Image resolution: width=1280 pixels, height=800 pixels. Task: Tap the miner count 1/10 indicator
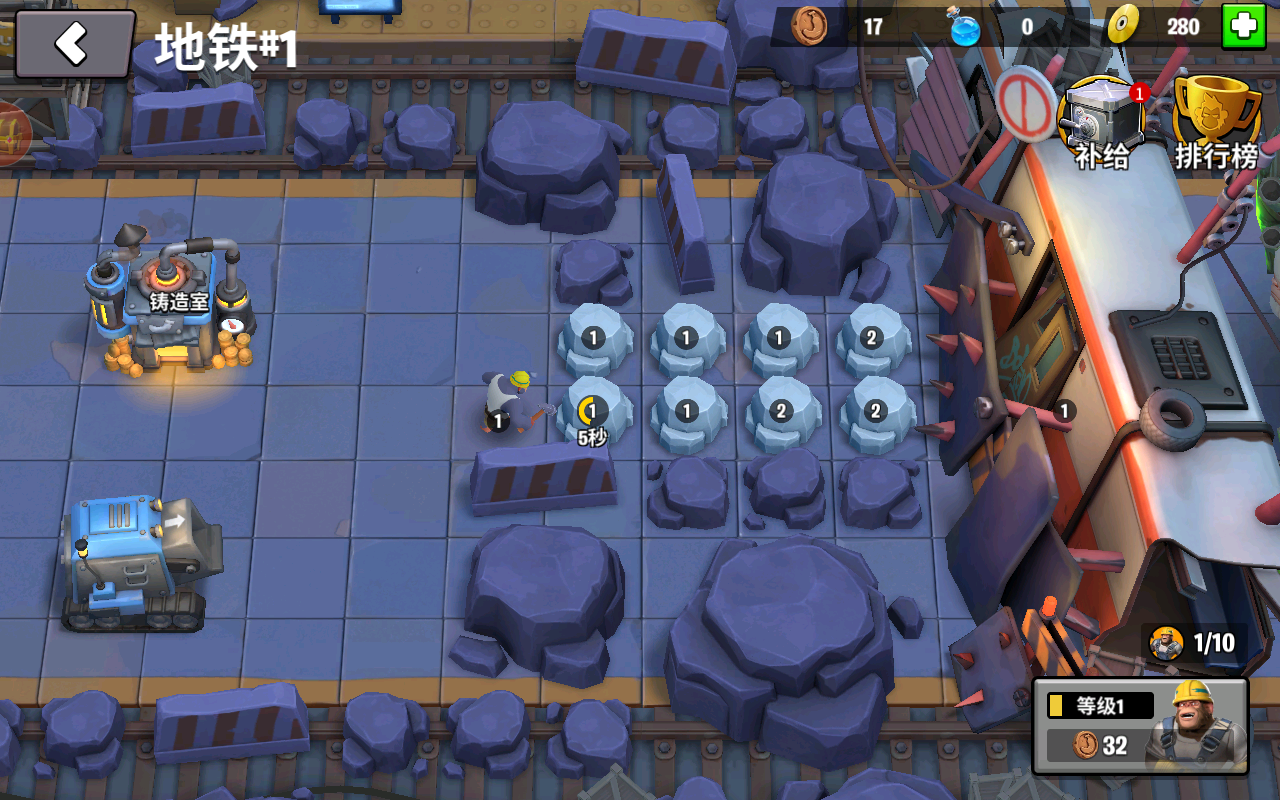[x=1195, y=643]
